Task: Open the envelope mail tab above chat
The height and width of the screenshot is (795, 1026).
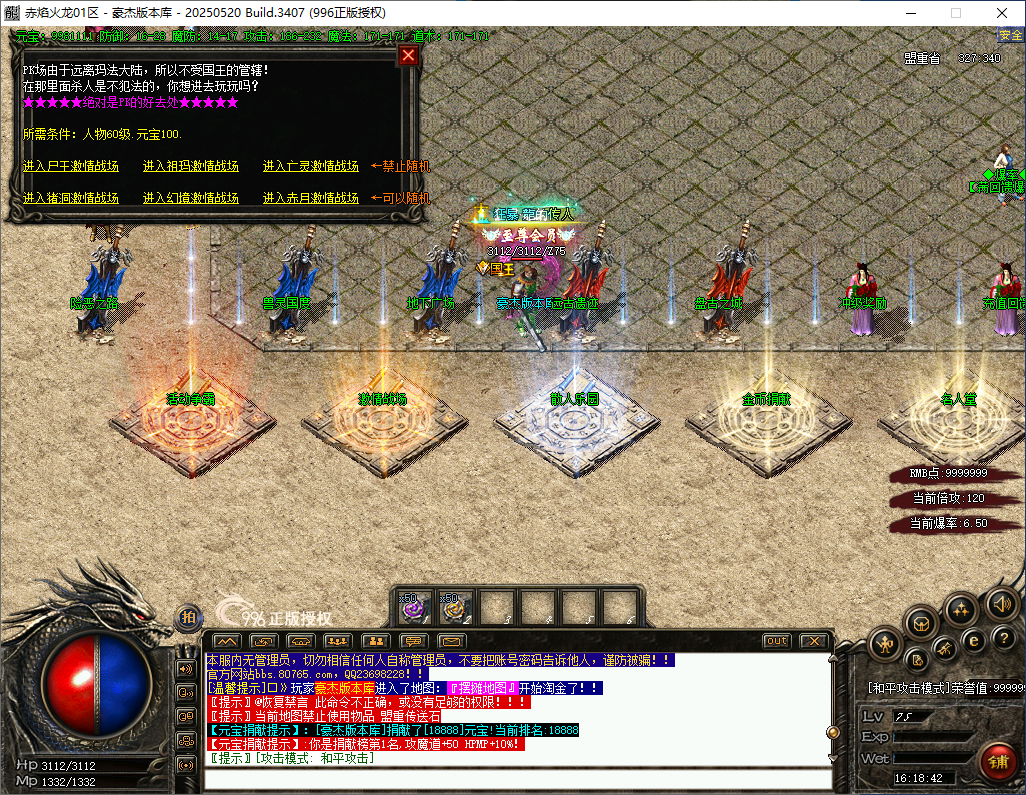Action: 452,640
